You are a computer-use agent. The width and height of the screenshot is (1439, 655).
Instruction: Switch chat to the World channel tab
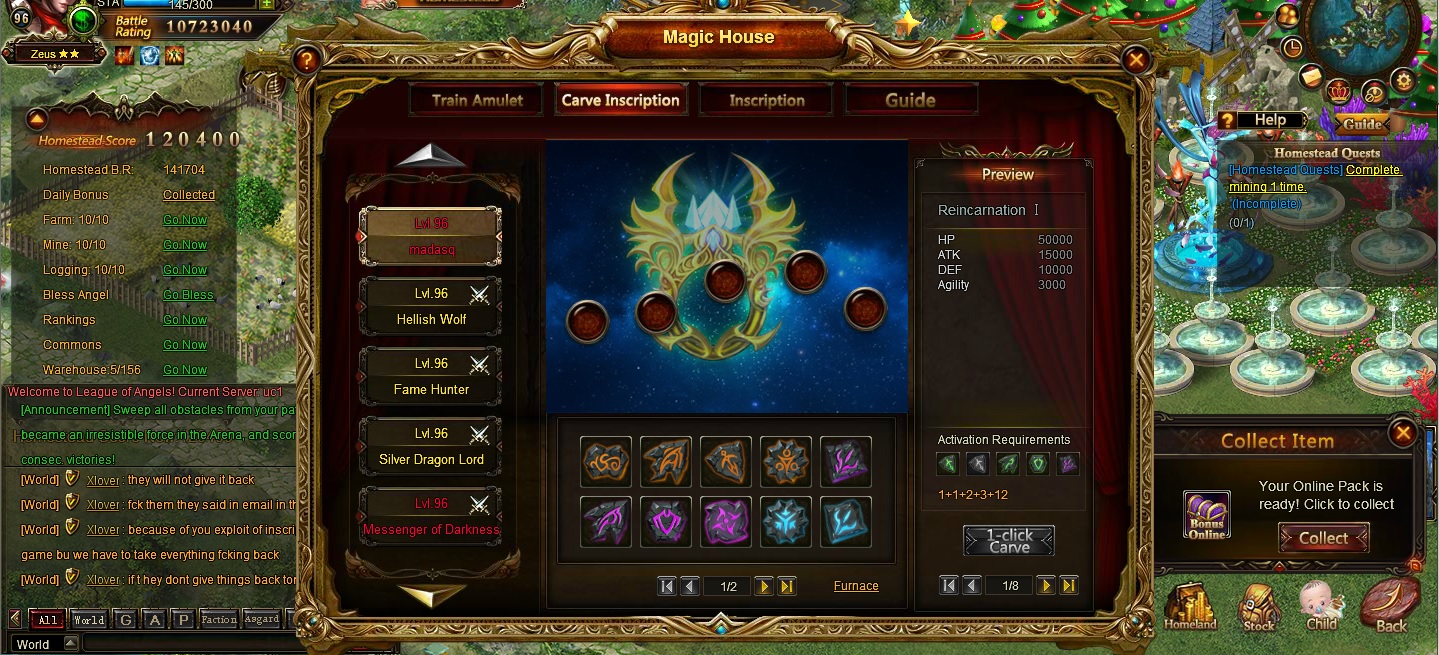tap(88, 620)
